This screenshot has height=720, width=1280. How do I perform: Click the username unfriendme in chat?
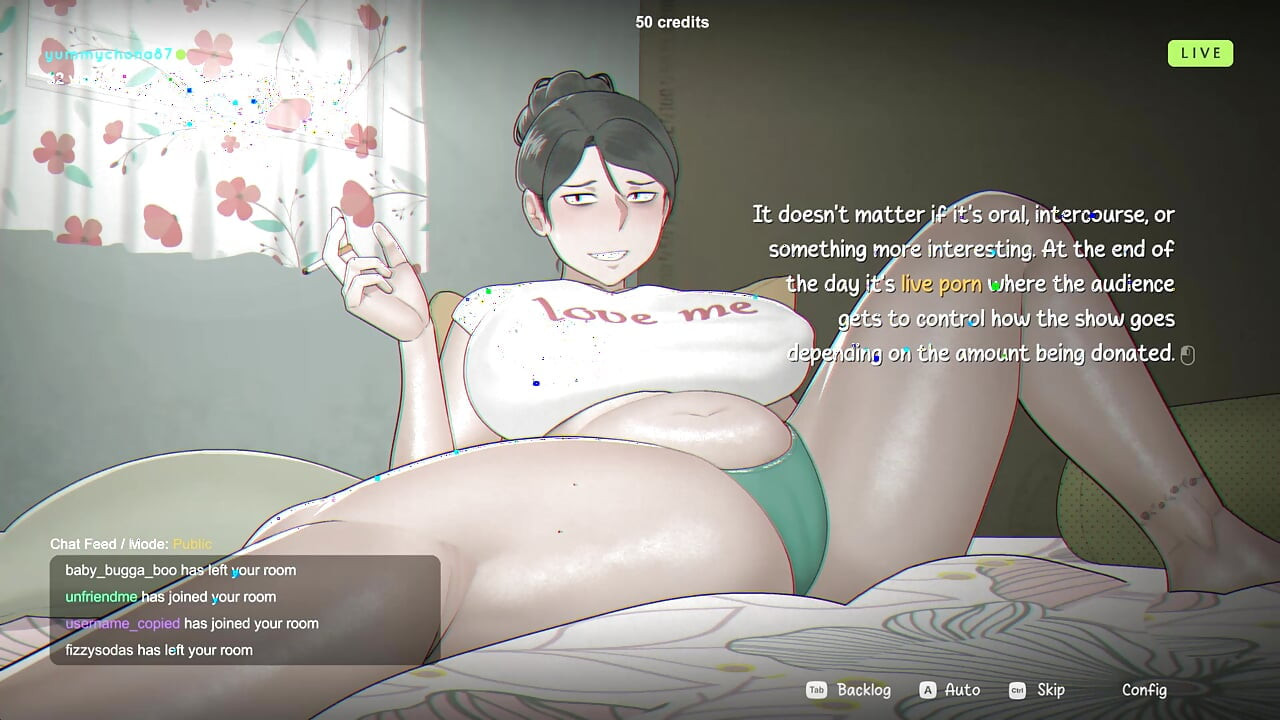coord(100,596)
